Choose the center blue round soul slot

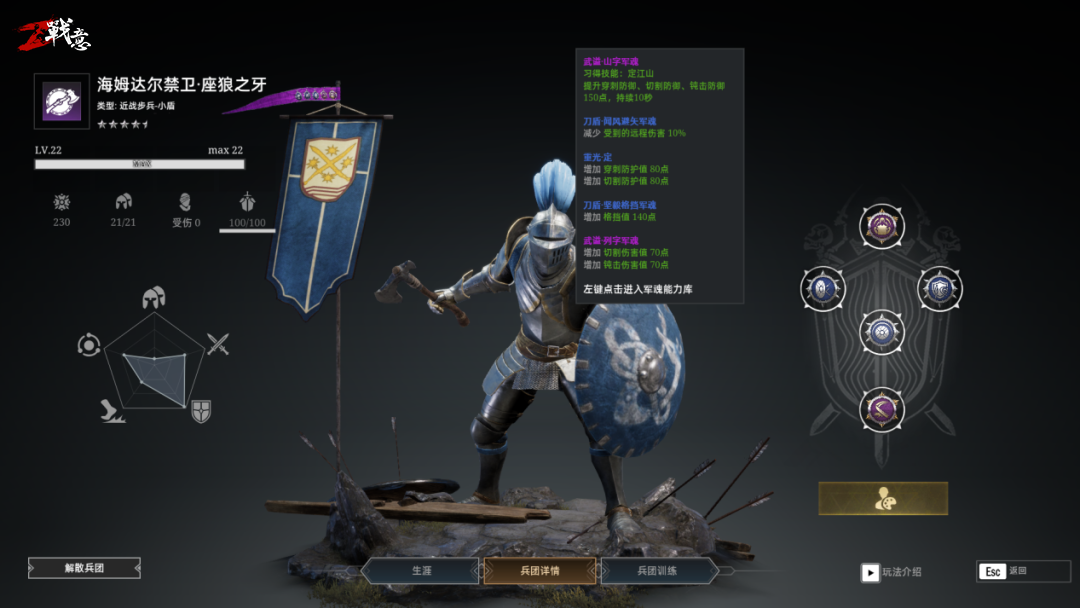click(882, 332)
